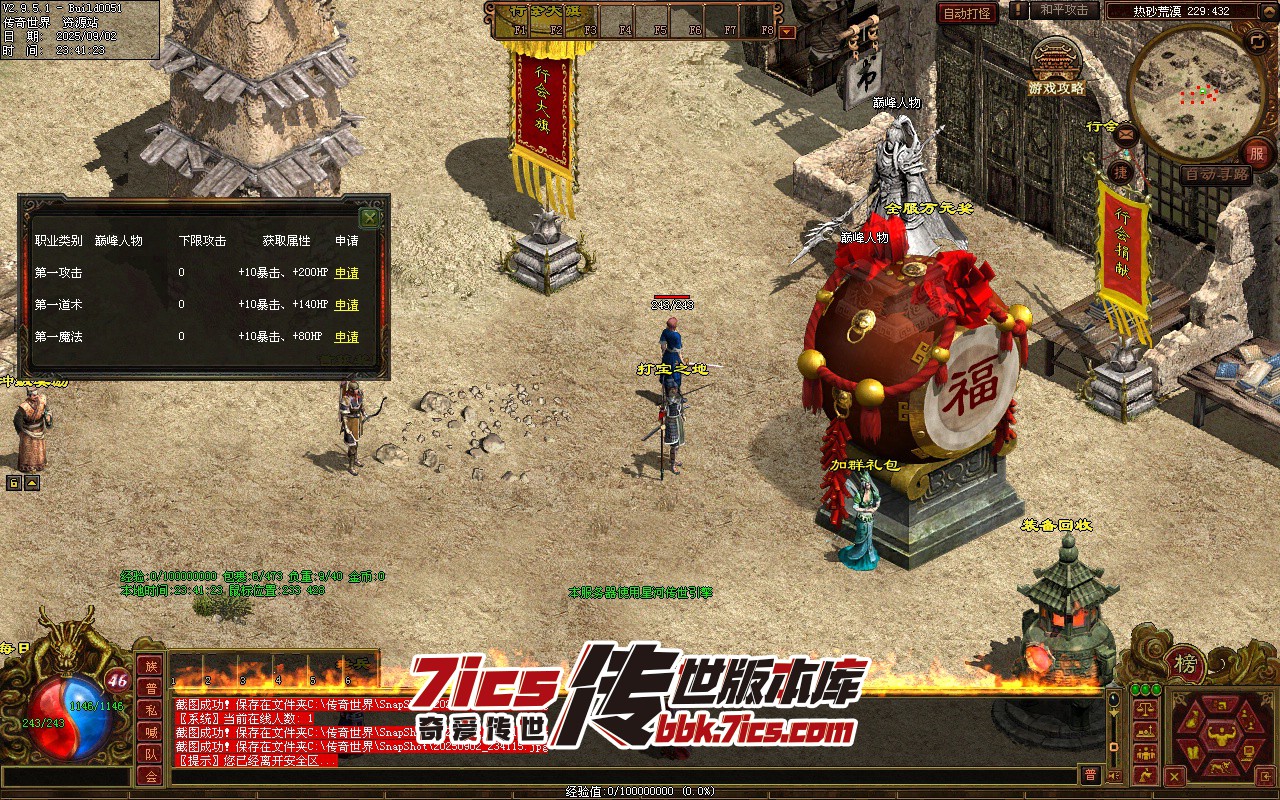Open the mail envelope icon
Screen dimensions: 1280x800
click(x=1126, y=133)
